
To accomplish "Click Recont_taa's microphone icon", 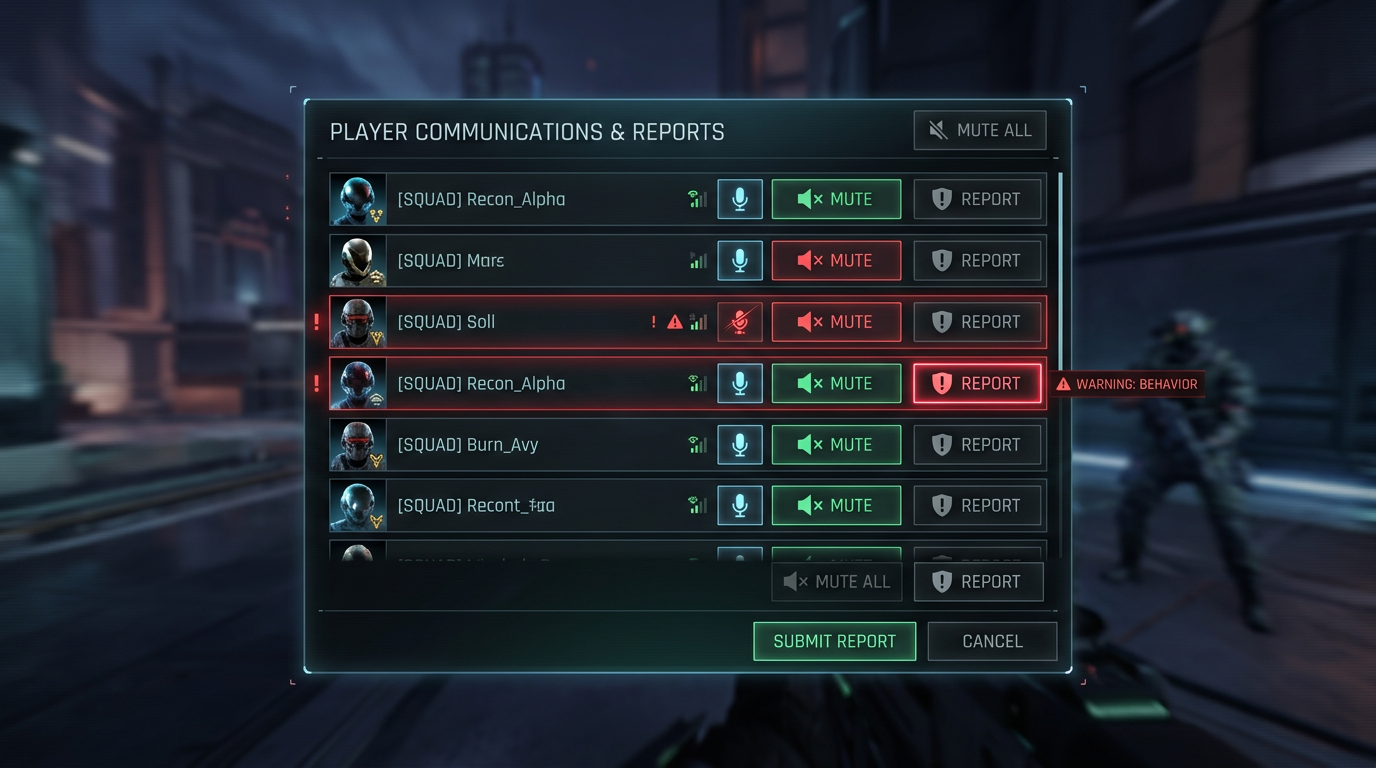I will click(739, 505).
